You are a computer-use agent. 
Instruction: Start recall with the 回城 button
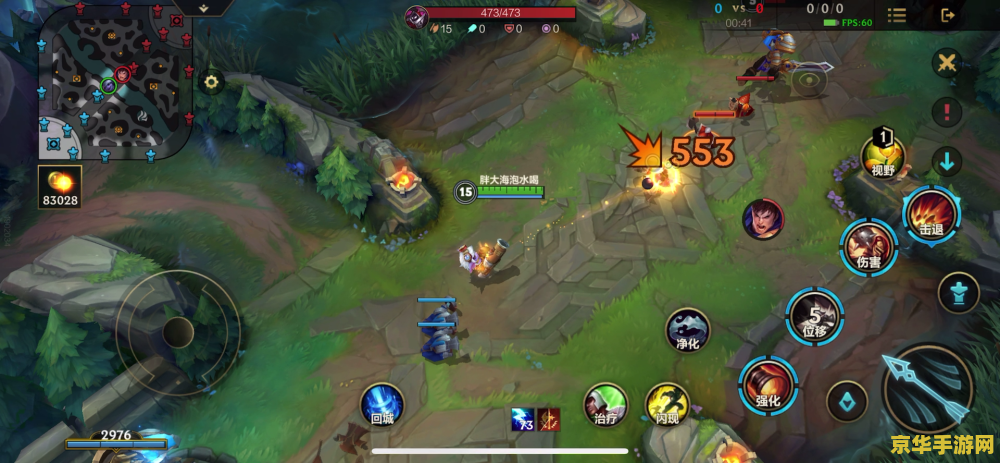pyautogui.click(x=382, y=404)
